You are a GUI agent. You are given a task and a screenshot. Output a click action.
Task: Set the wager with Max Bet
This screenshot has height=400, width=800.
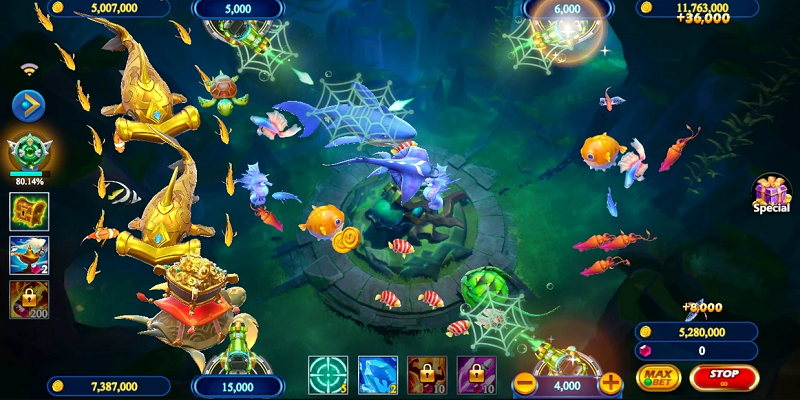[x=658, y=377]
